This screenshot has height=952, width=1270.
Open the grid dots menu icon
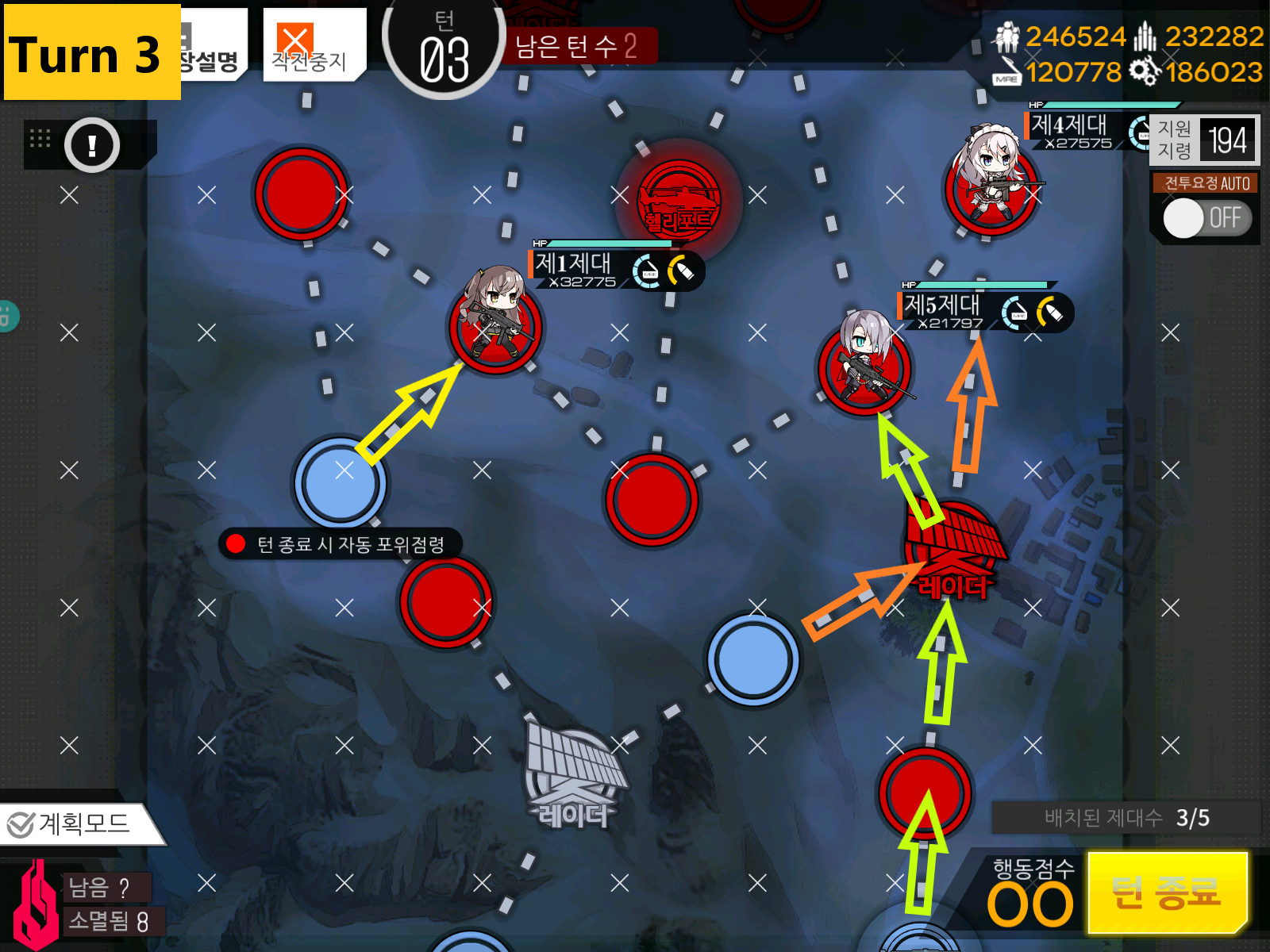coord(40,139)
